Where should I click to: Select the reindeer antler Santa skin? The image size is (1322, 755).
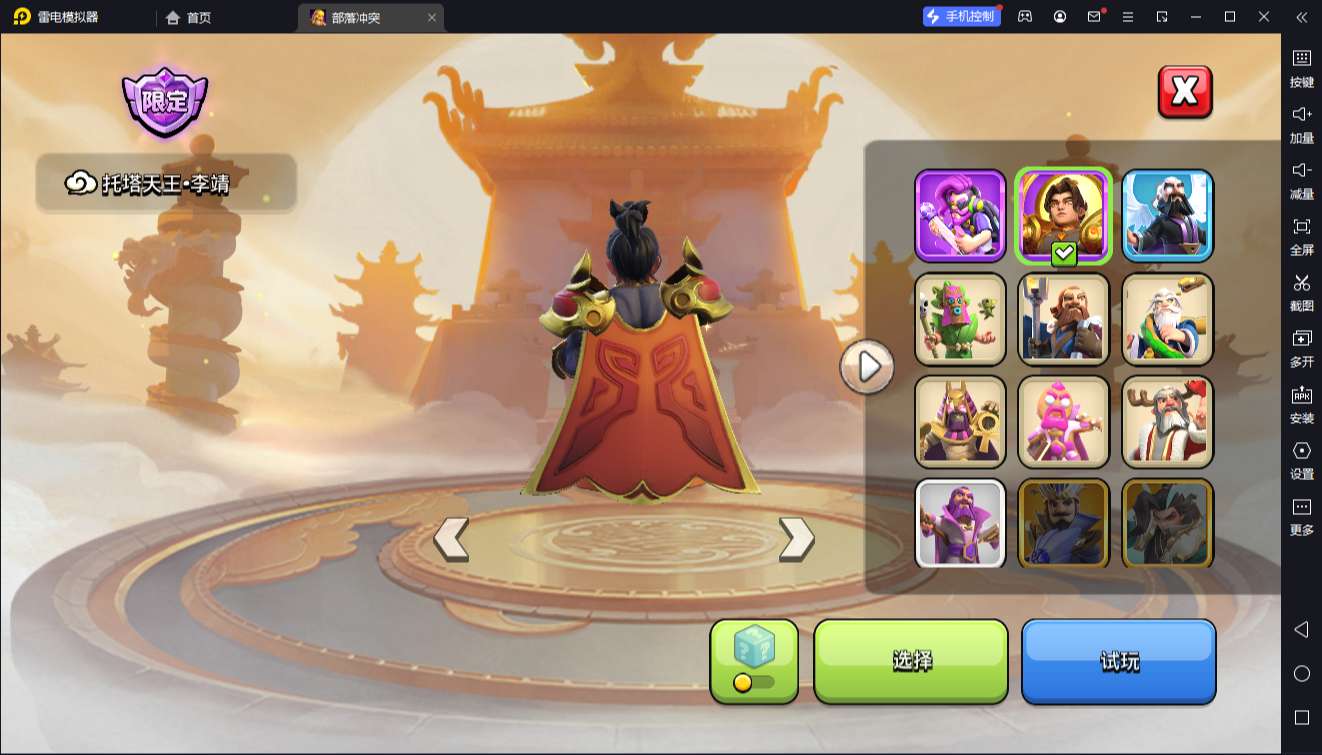(x=1167, y=422)
